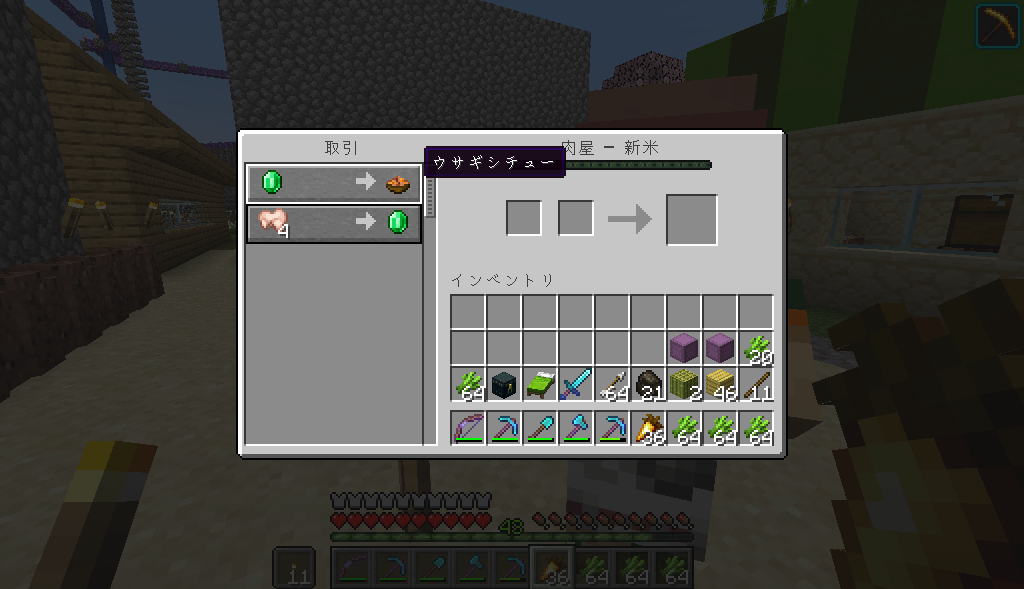Screen dimensions: 1024x589
Task: Click the trade list scrollbar
Action: (x=431, y=195)
